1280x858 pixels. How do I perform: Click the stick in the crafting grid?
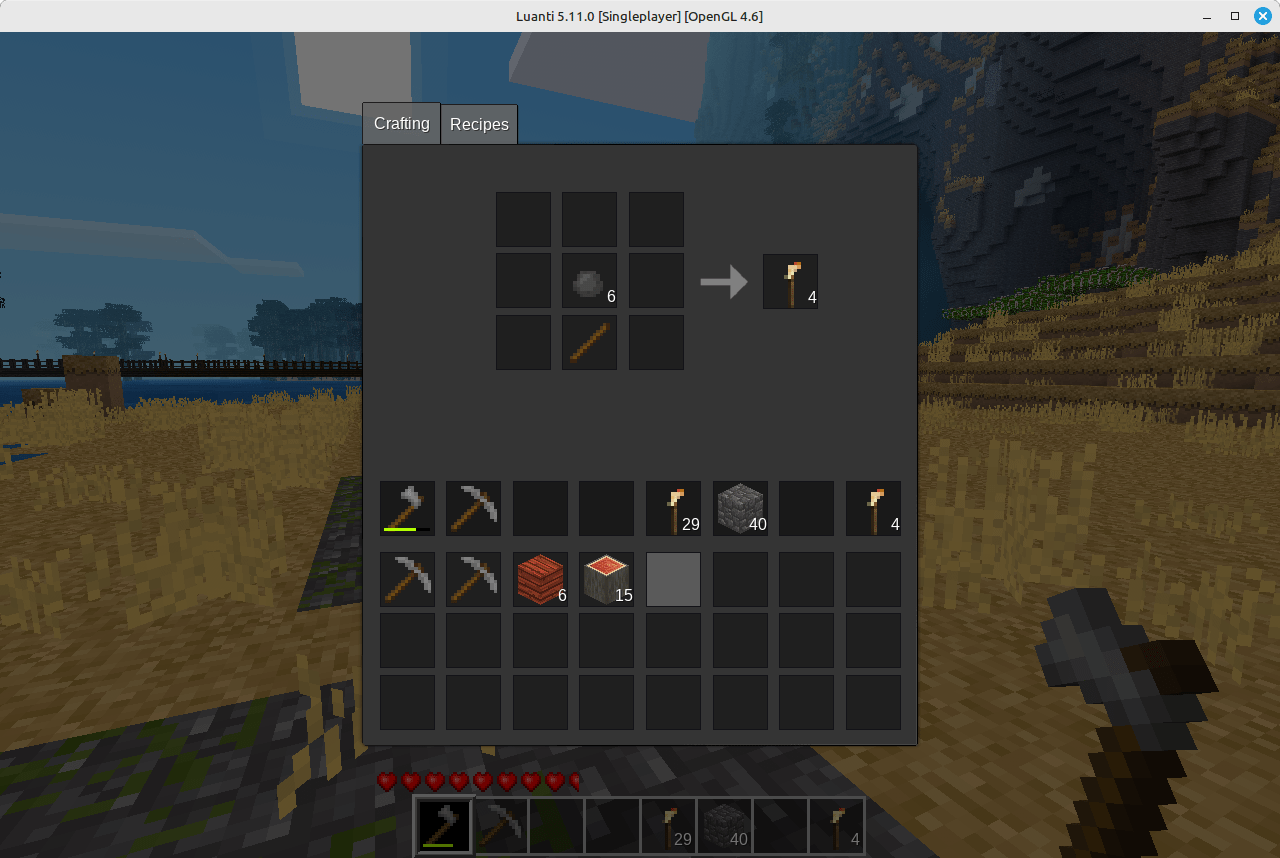click(589, 342)
